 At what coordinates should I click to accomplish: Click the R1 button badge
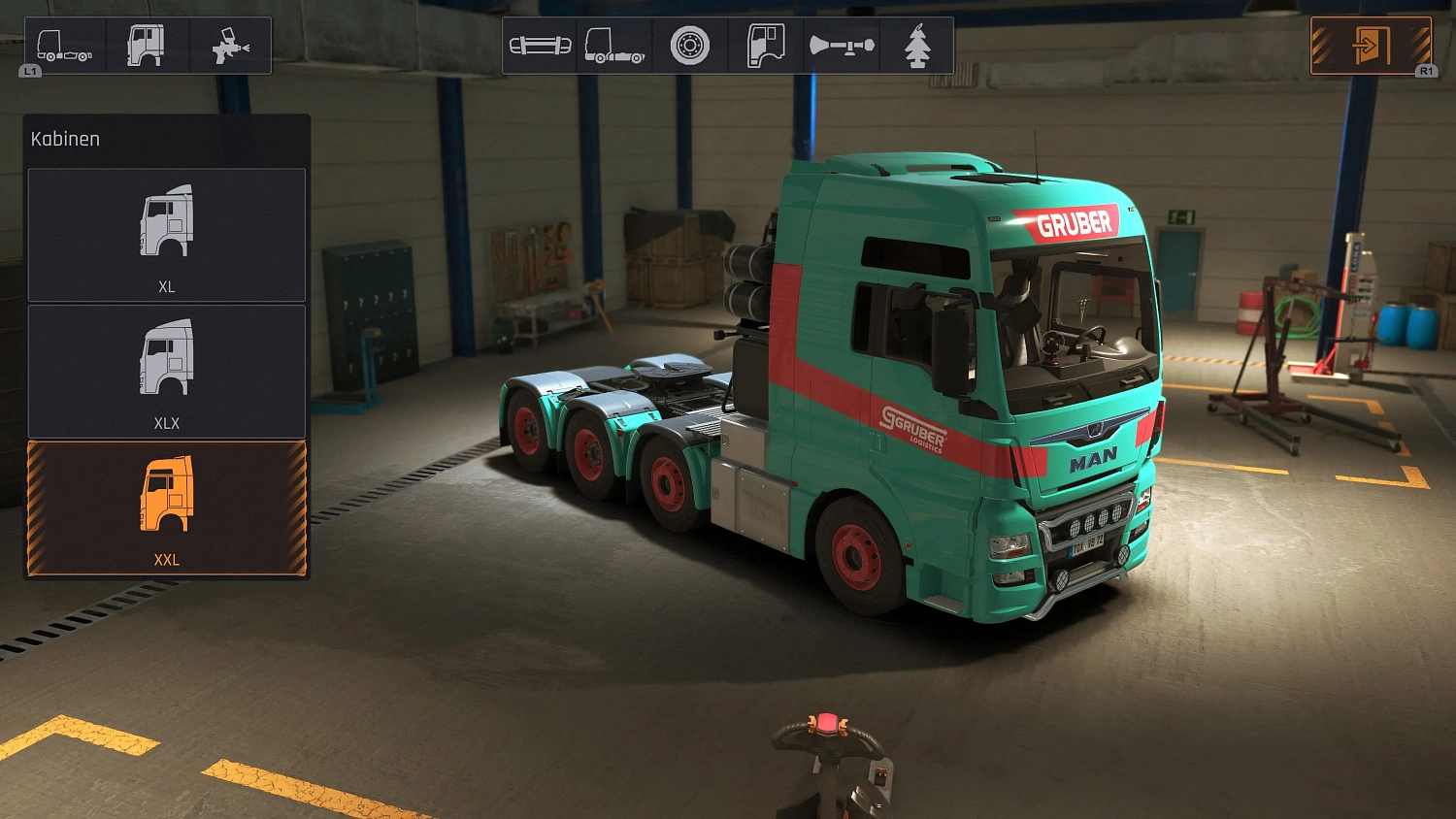click(x=1427, y=70)
